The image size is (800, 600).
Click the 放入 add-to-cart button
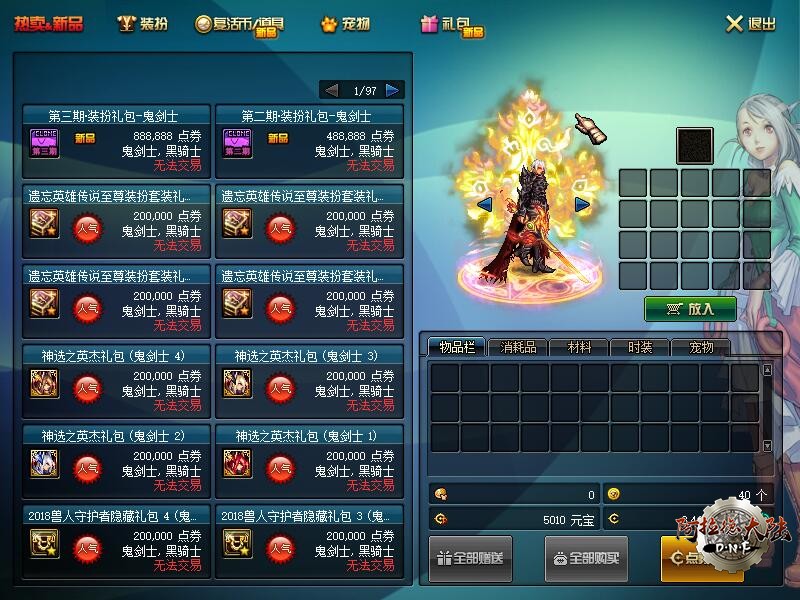click(x=690, y=309)
